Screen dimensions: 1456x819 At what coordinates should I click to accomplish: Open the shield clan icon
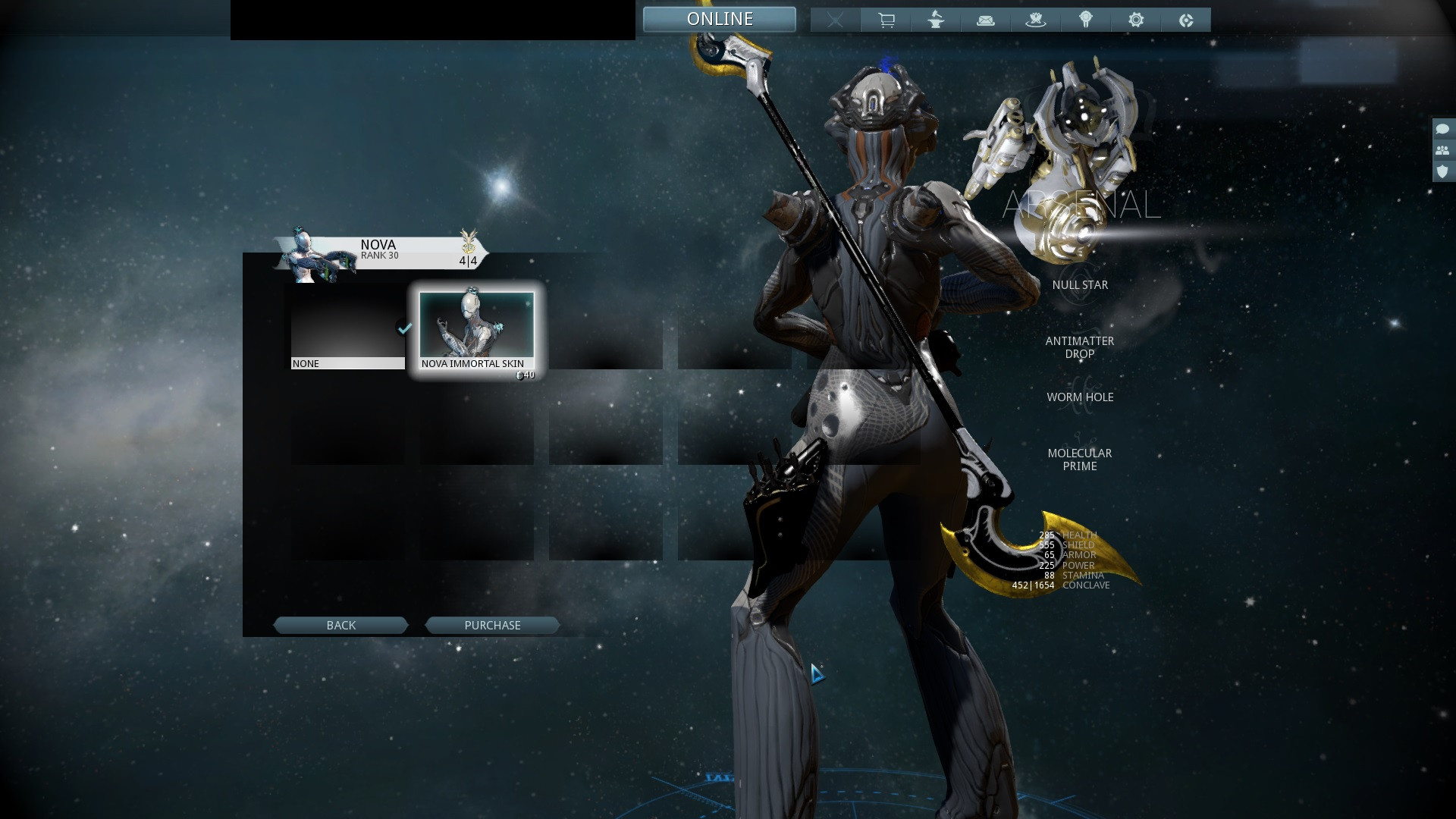point(1442,171)
